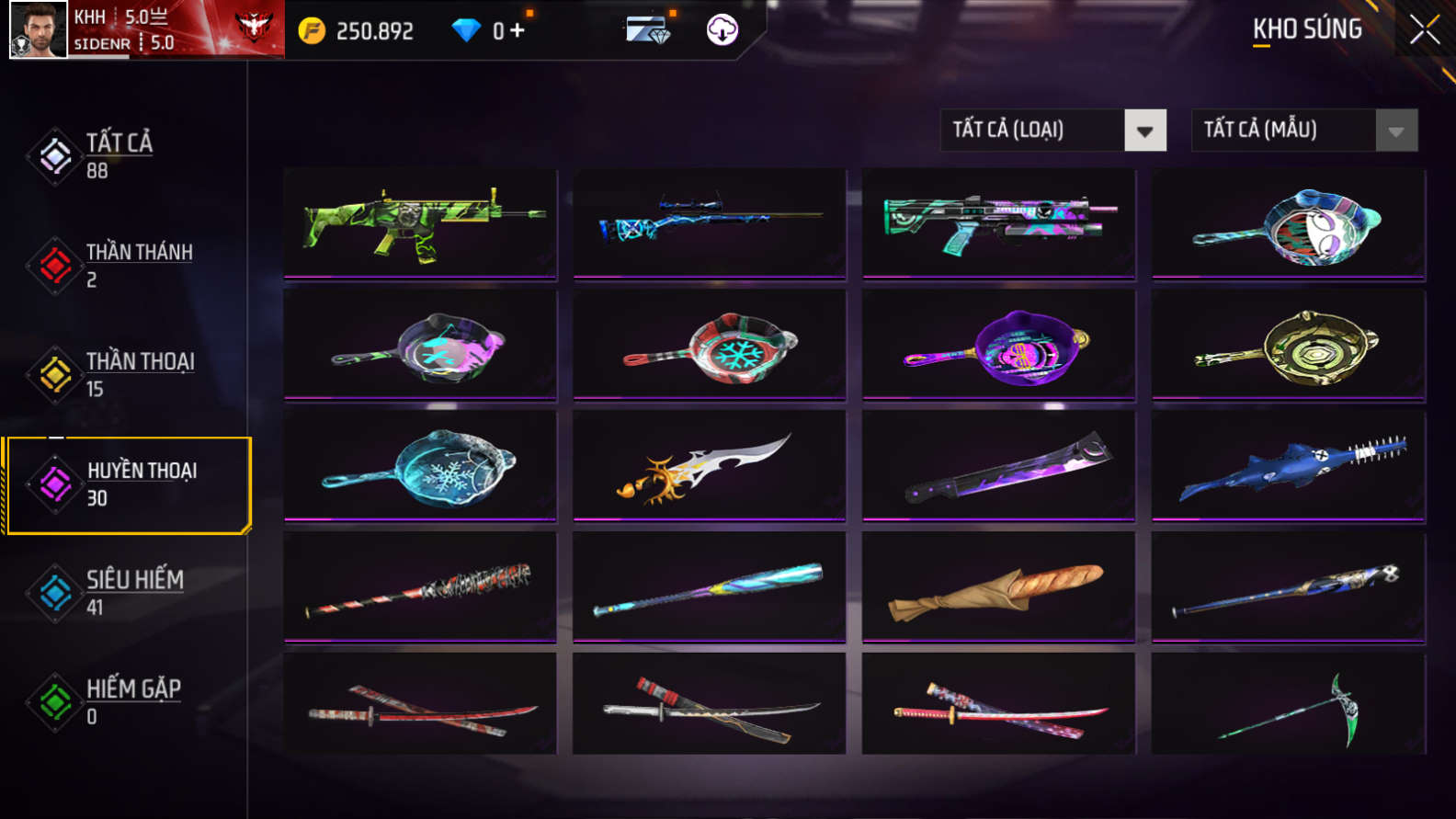
Task: Select the barbed-wire baseball bat skin
Action: [420, 587]
